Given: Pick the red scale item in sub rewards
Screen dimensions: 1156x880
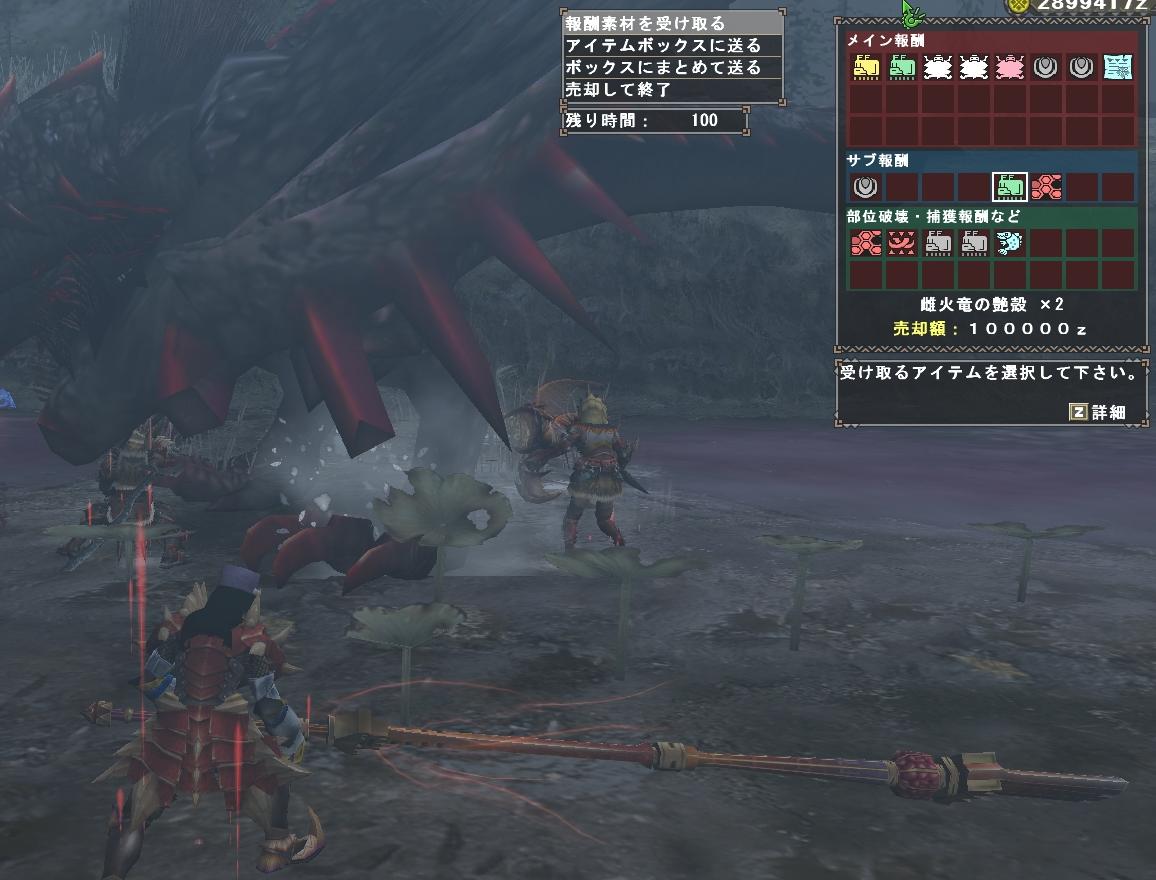Looking at the screenshot, I should tap(1046, 187).
